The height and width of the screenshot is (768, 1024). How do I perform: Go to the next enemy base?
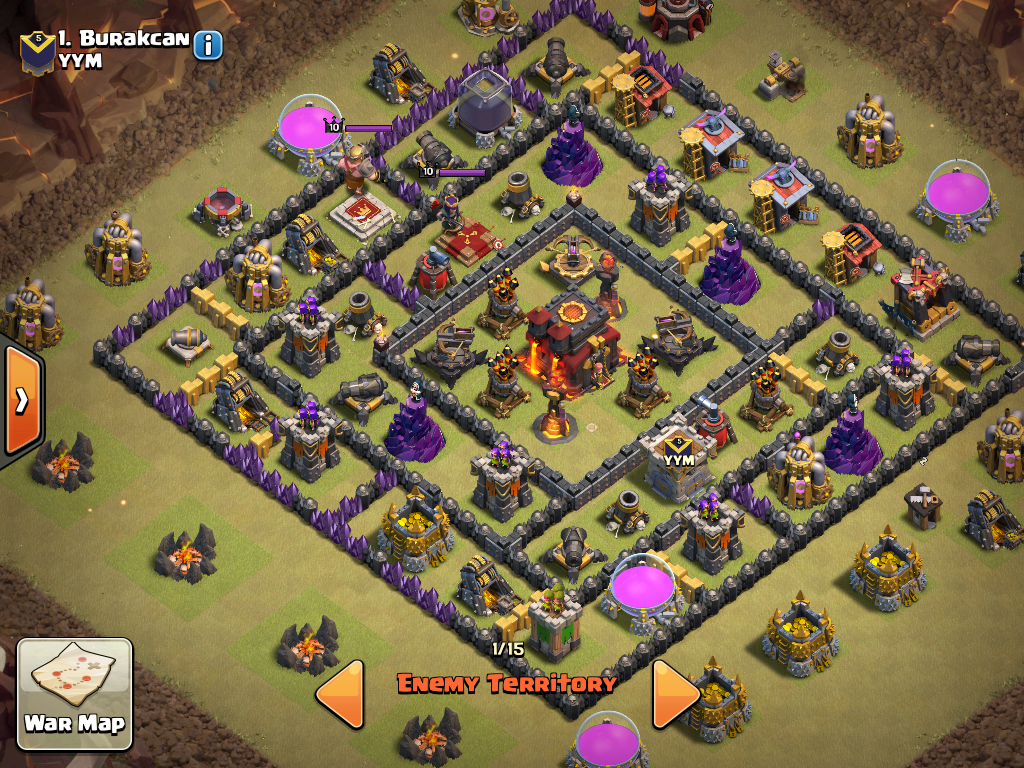pyautogui.click(x=675, y=692)
